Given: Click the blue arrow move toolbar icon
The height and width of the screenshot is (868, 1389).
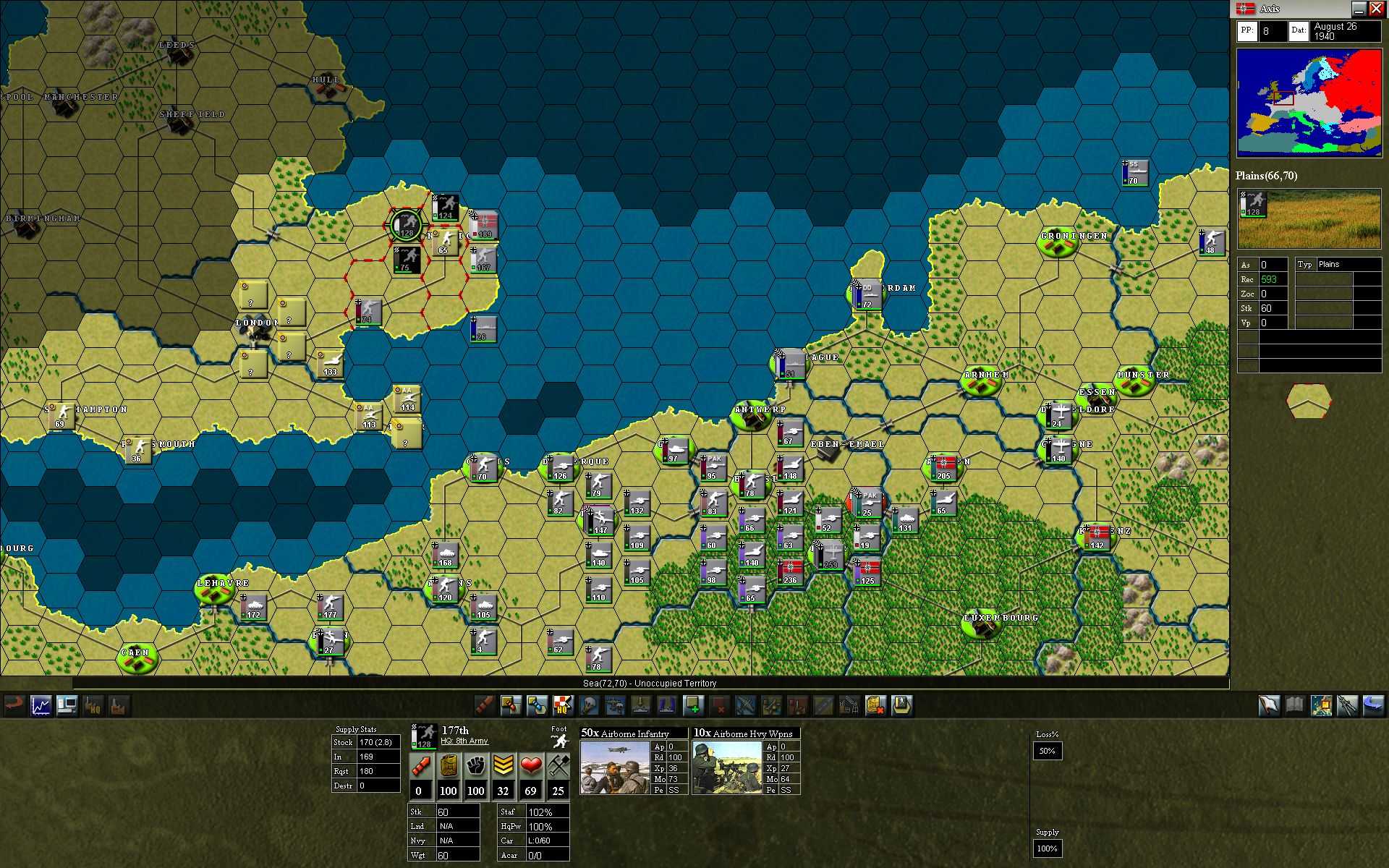Looking at the screenshot, I should click(537, 705).
